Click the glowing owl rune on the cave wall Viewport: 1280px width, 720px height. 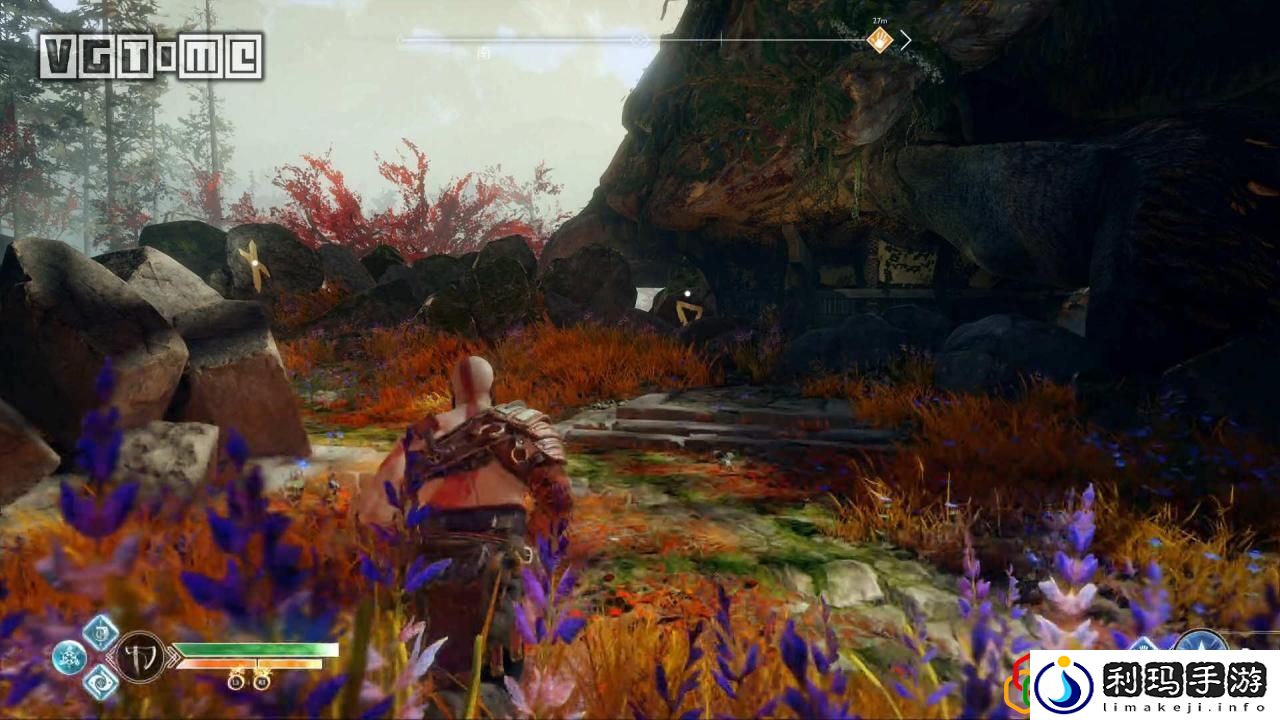coord(689,294)
